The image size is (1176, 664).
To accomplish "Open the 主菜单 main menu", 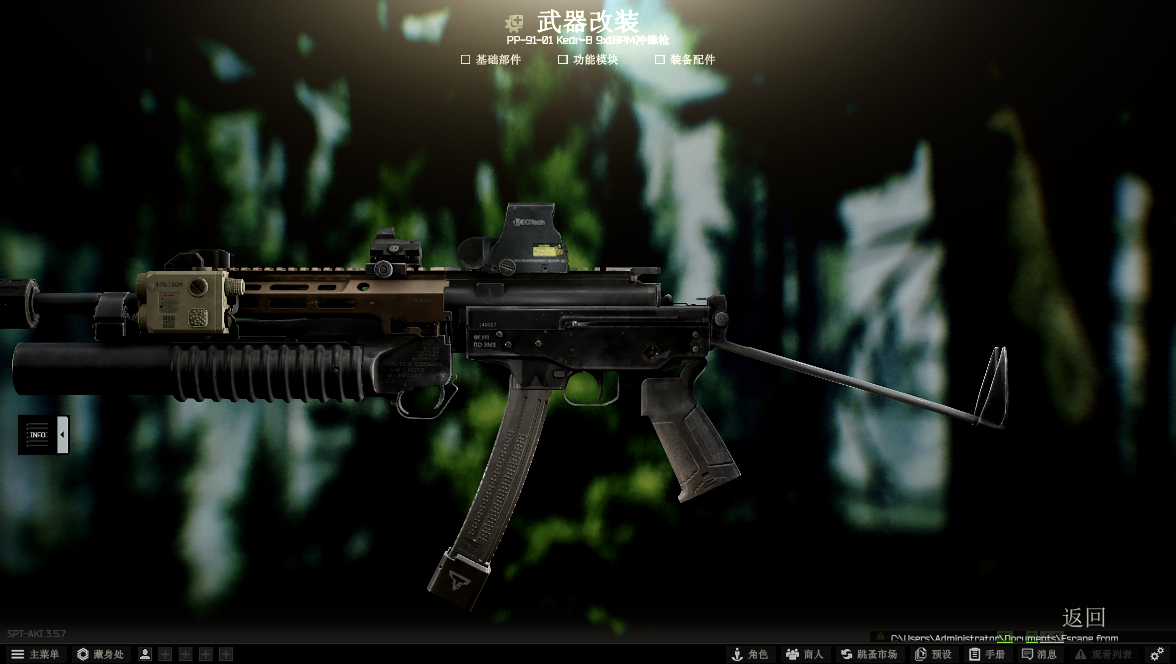I will (x=35, y=654).
